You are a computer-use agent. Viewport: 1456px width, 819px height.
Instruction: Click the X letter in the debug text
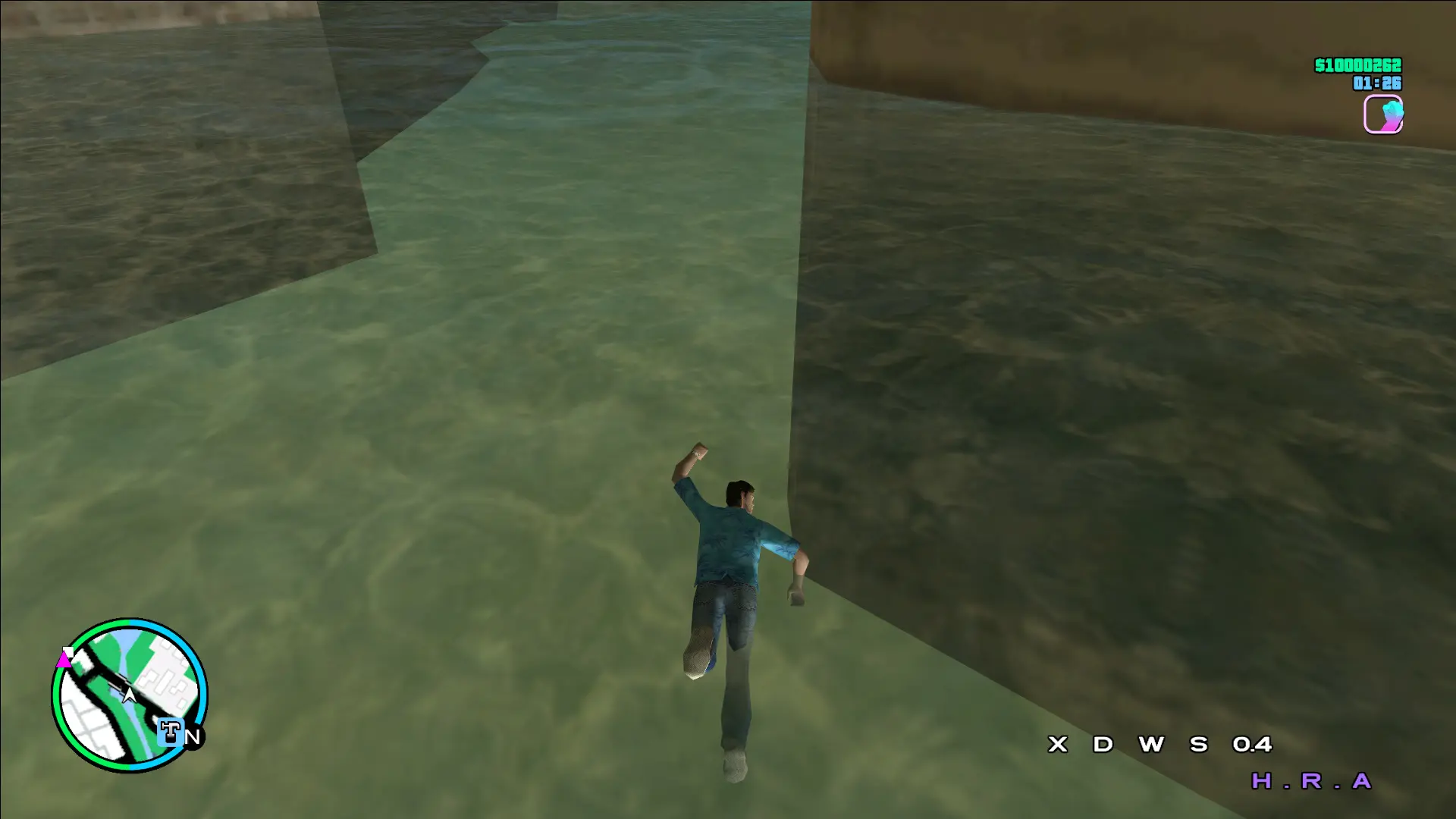point(1057,744)
